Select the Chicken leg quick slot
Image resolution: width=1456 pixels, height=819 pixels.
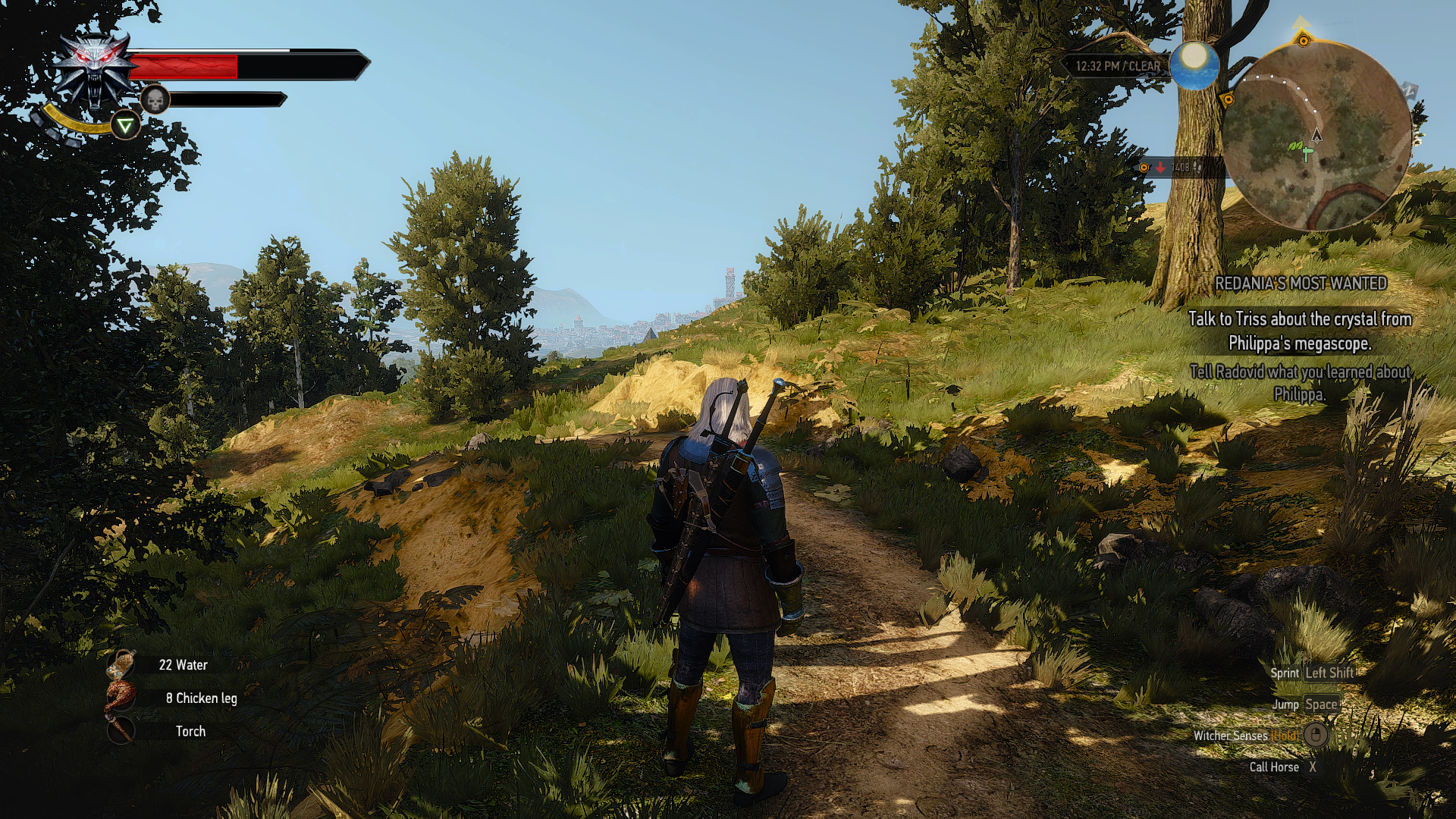point(121,698)
